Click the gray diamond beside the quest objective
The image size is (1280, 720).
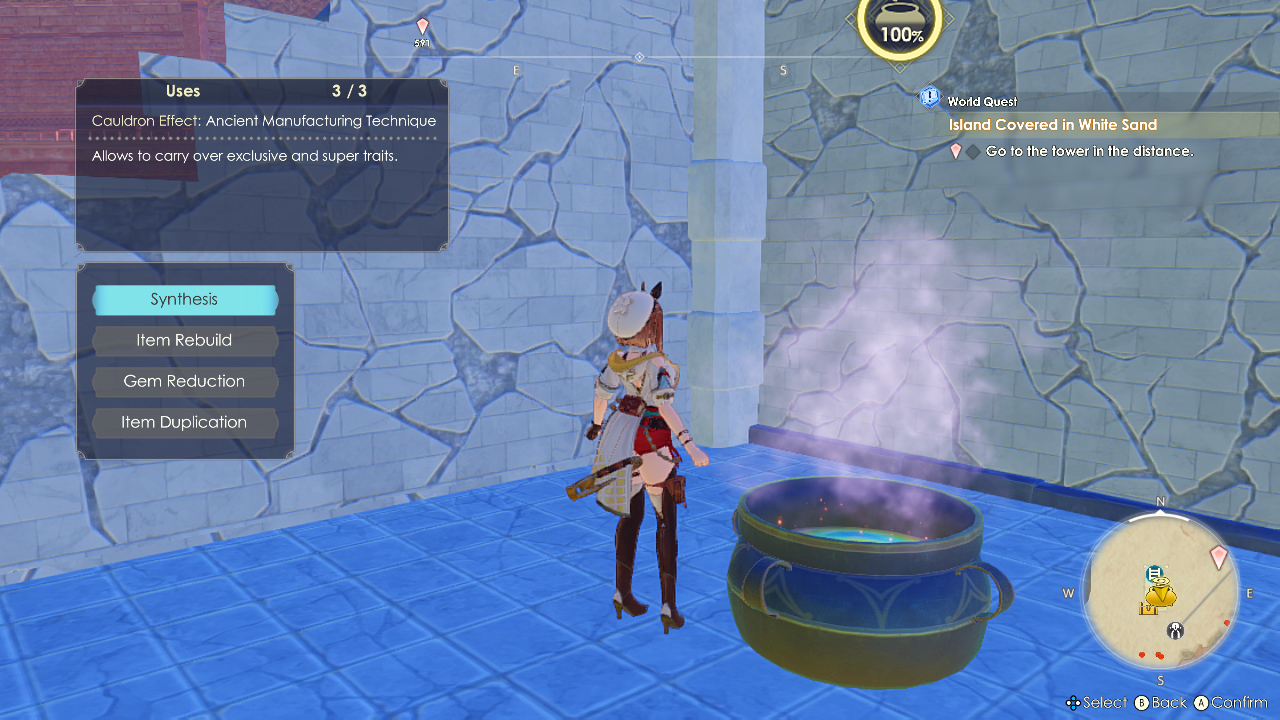click(x=972, y=151)
